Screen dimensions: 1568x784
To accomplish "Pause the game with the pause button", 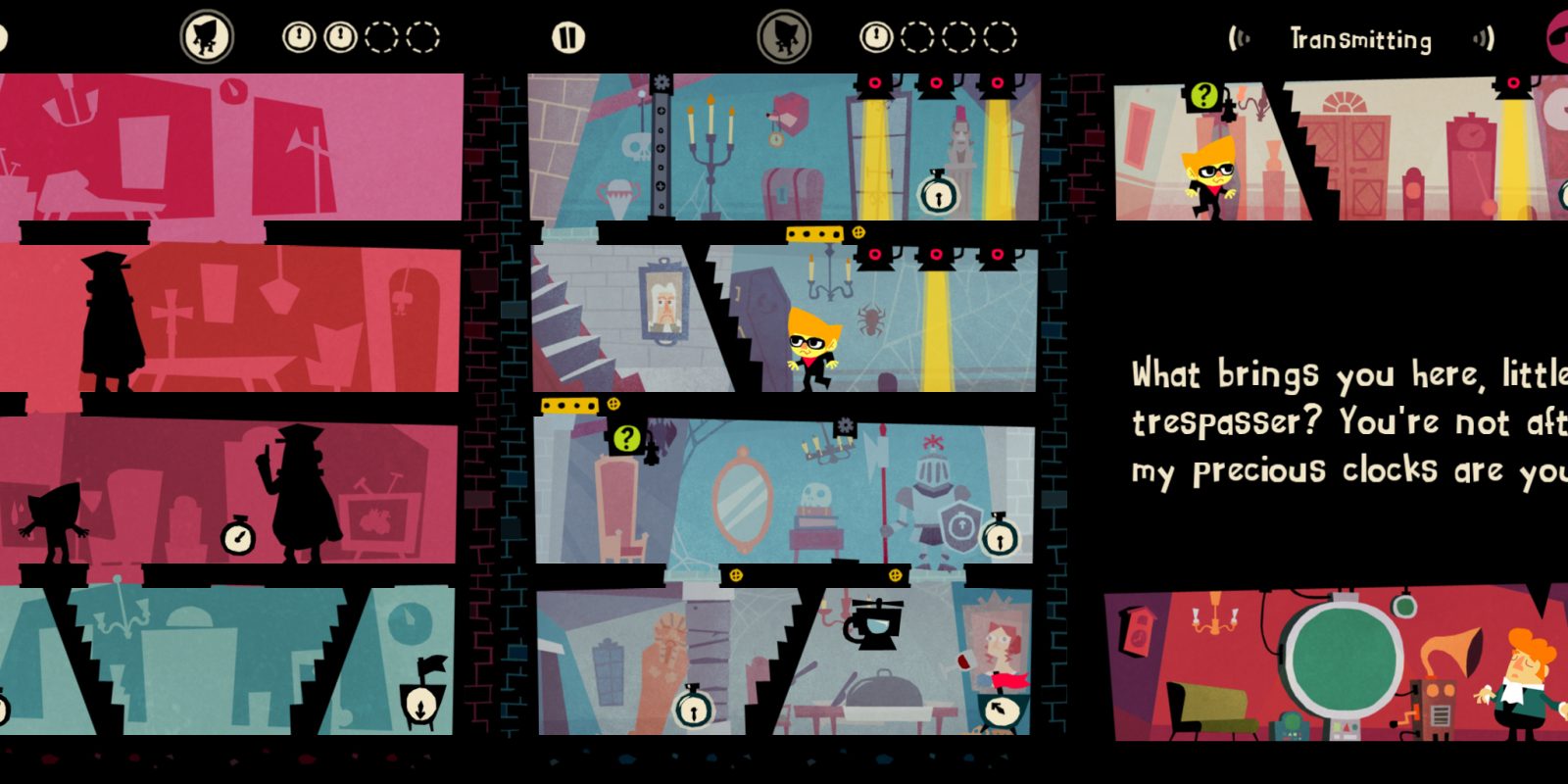I will tap(567, 38).
